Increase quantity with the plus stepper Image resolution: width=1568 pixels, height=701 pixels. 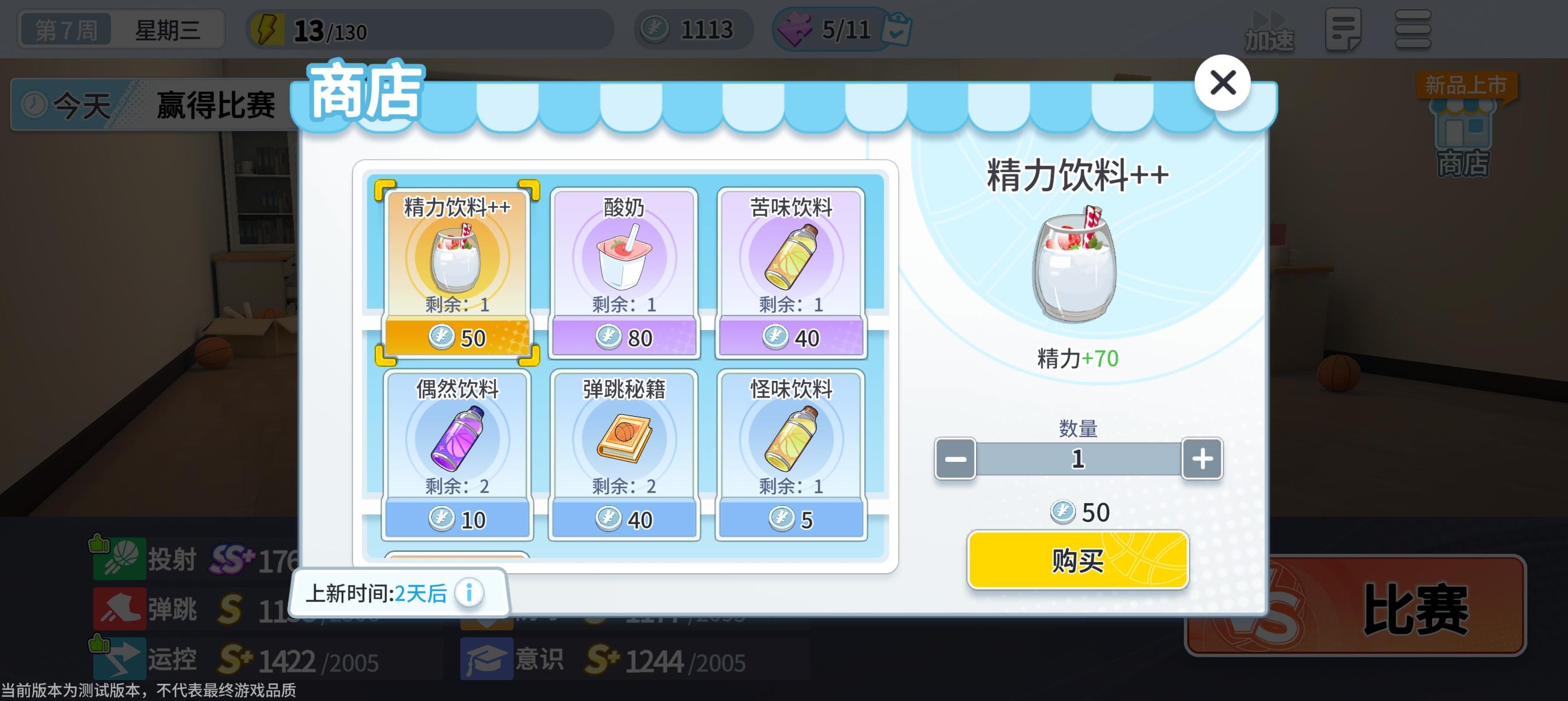[1201, 459]
